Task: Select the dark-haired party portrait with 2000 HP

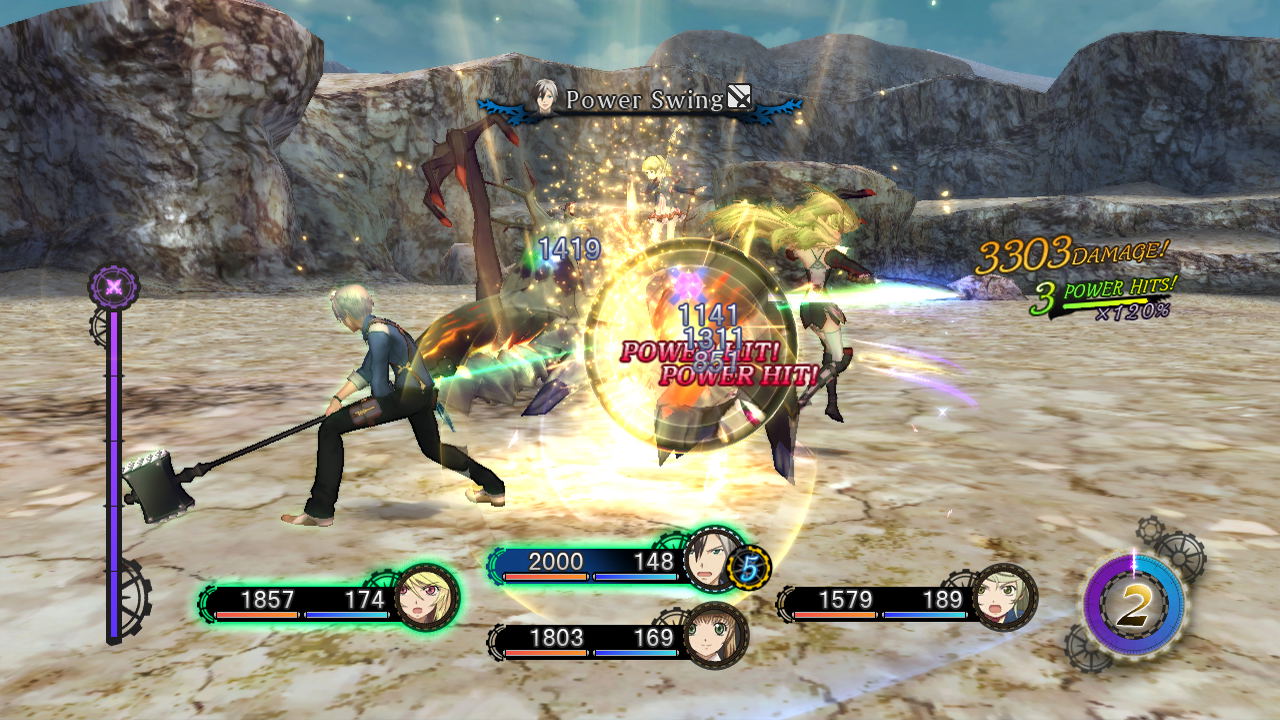Action: coord(715,560)
